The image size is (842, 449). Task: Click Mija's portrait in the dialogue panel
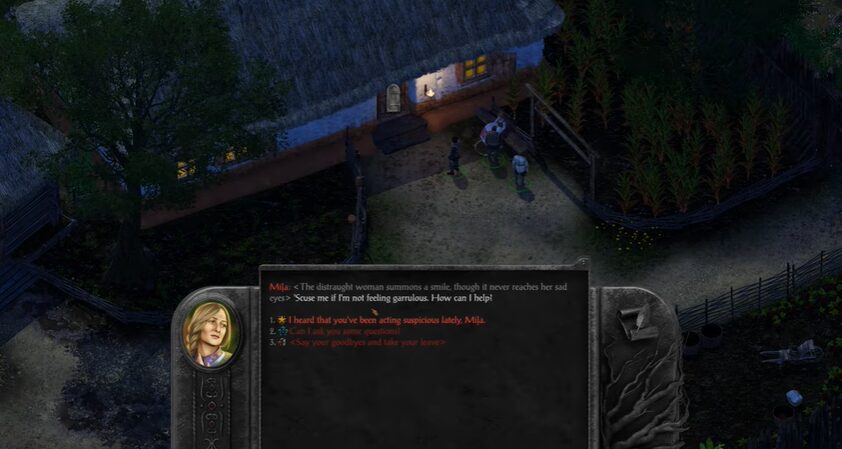click(x=208, y=334)
